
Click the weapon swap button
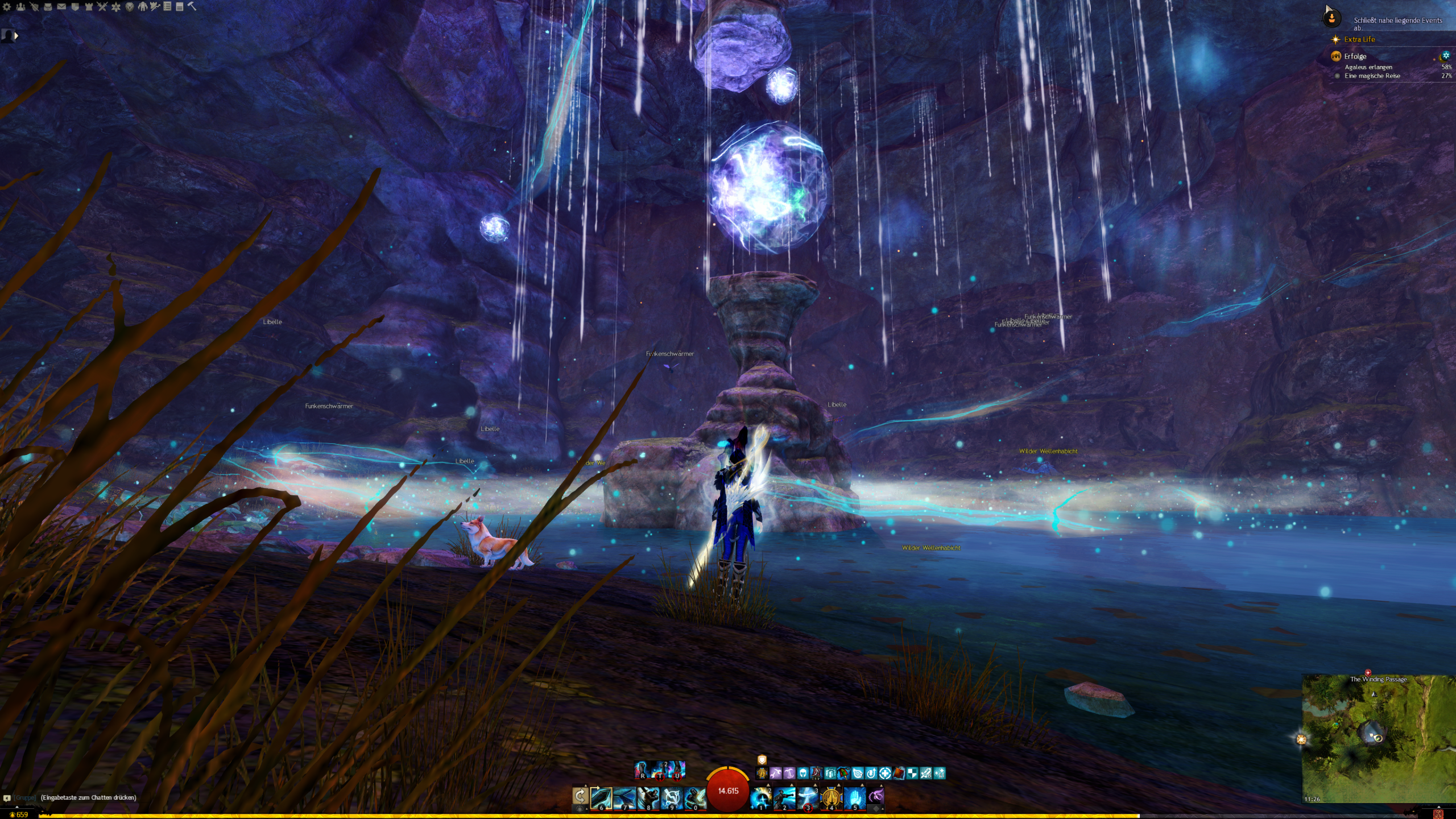tap(580, 796)
